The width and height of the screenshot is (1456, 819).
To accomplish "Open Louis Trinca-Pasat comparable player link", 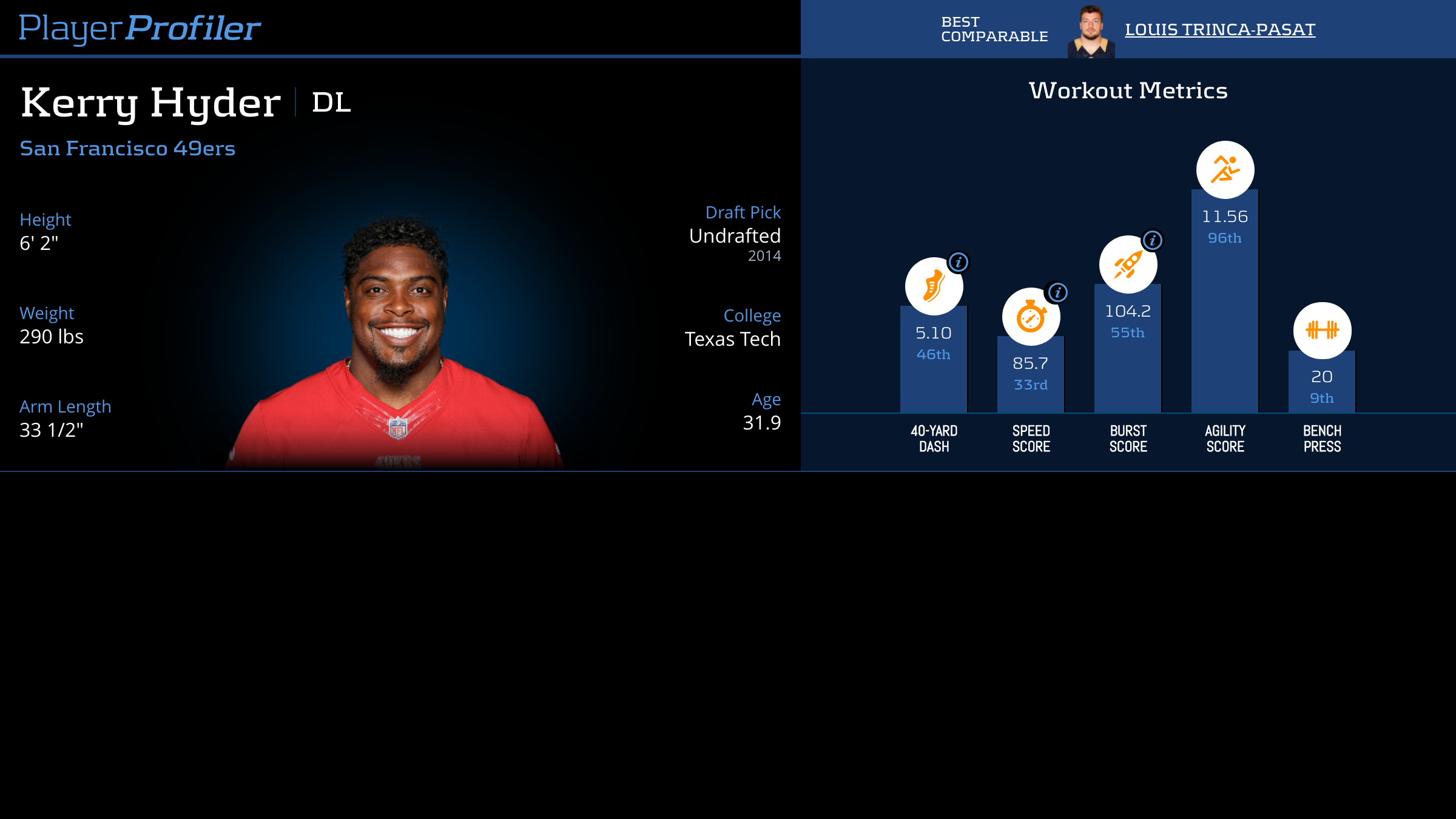I will pyautogui.click(x=1219, y=30).
